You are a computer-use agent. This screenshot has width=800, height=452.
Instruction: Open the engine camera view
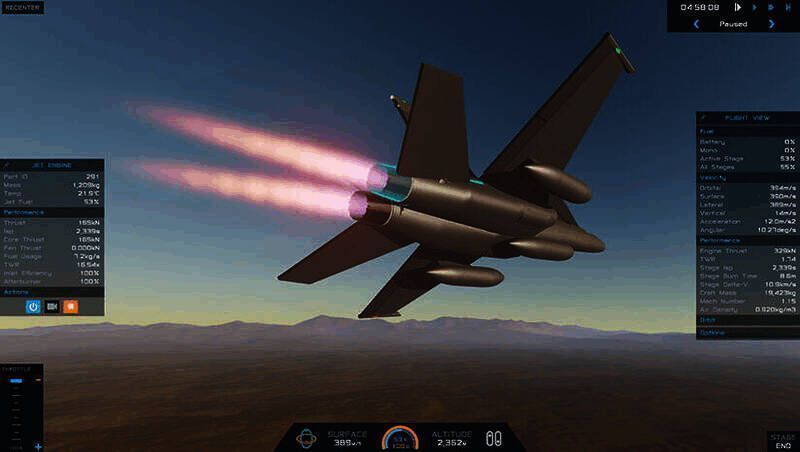click(52, 306)
